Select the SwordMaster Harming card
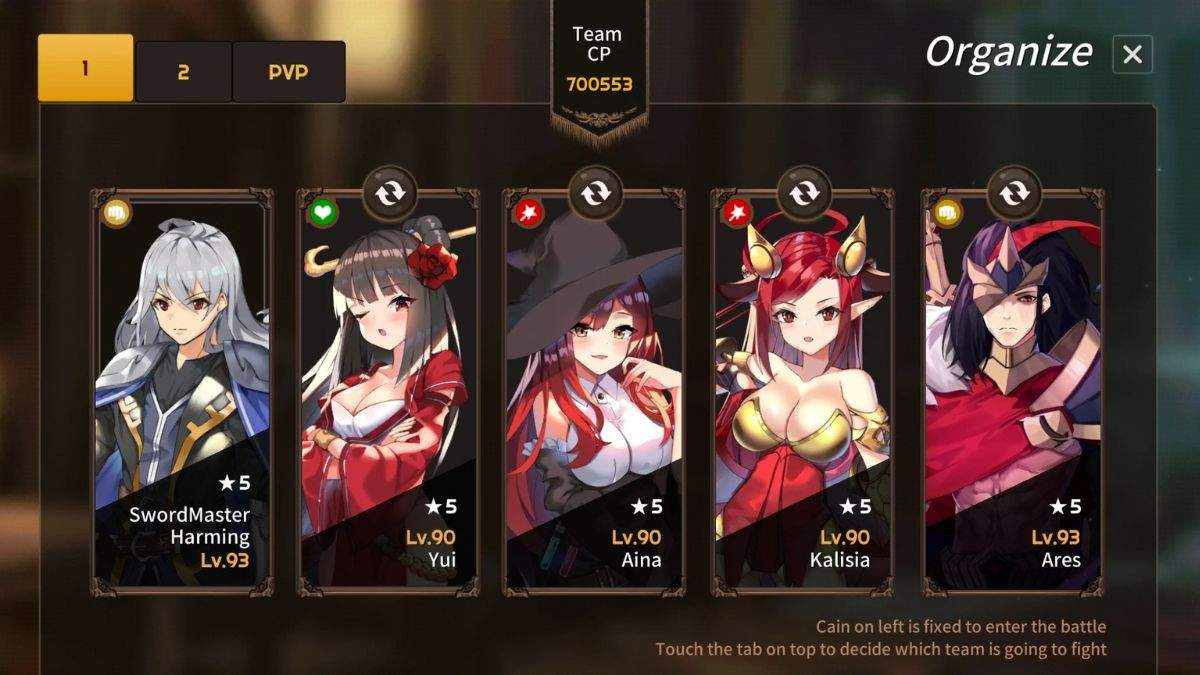 point(182,400)
